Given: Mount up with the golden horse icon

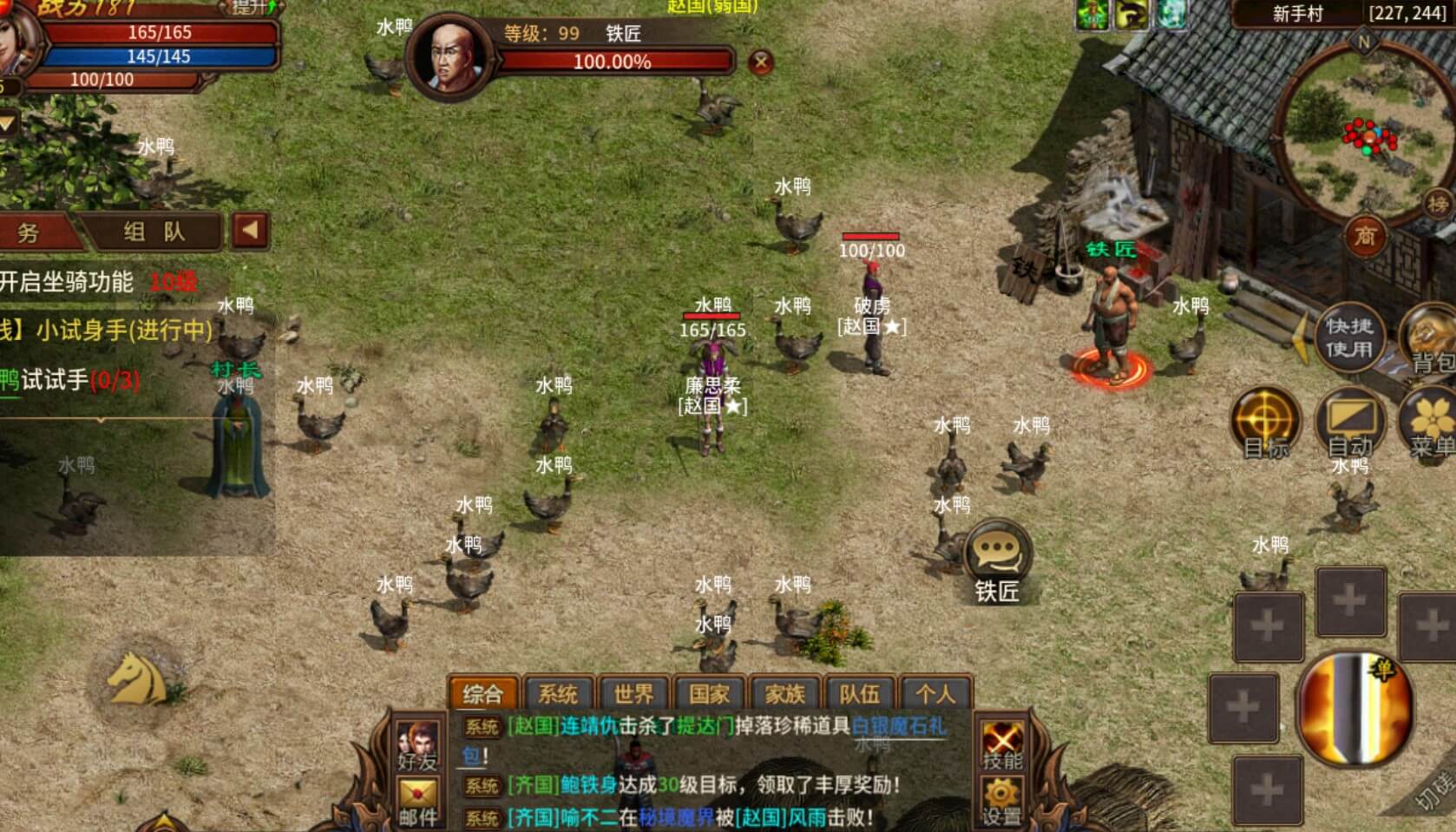Looking at the screenshot, I should [x=137, y=678].
